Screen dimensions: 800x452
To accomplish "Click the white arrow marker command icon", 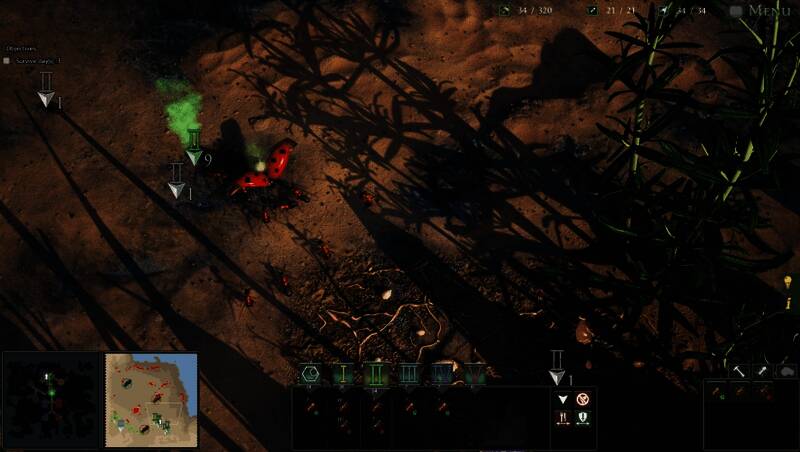I will coord(562,400).
